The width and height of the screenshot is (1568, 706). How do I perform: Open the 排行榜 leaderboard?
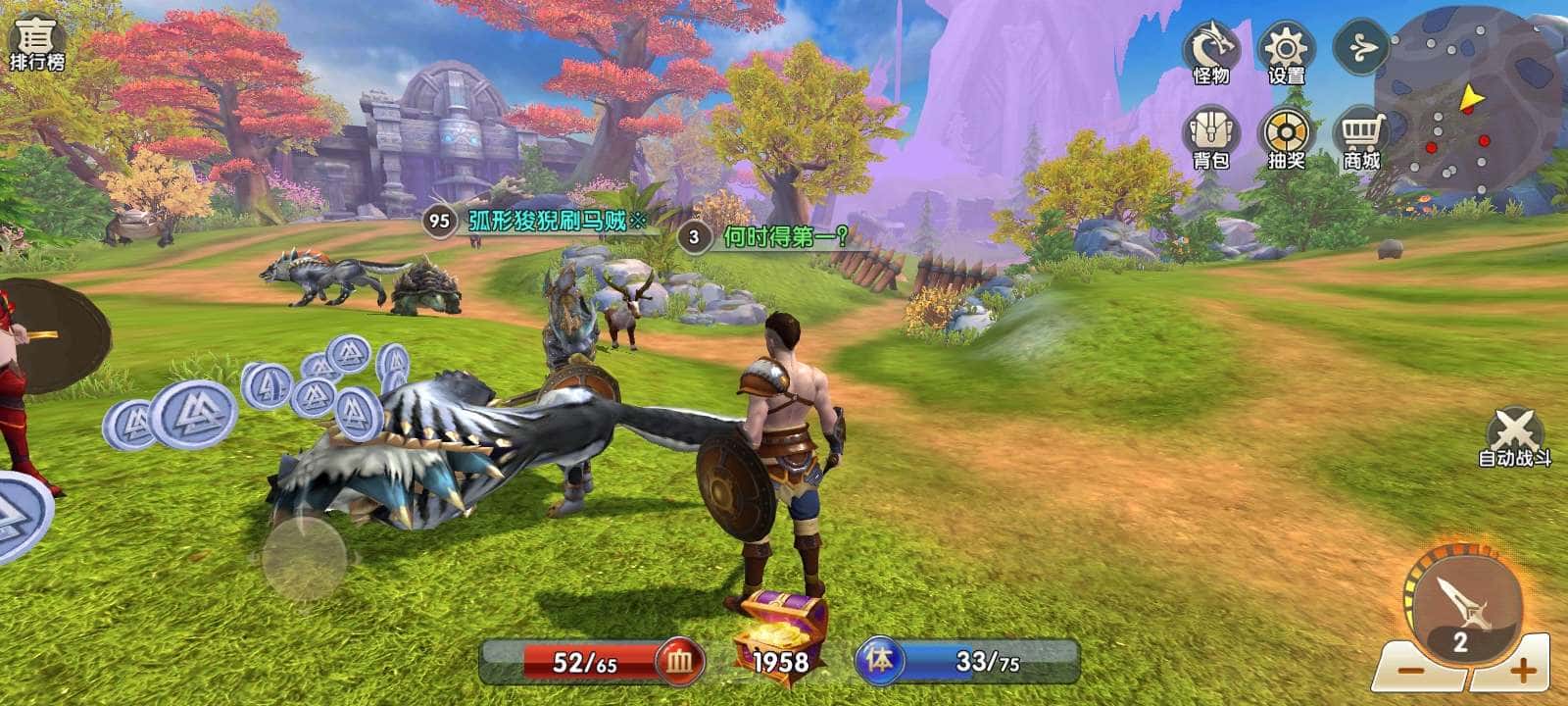(37, 42)
